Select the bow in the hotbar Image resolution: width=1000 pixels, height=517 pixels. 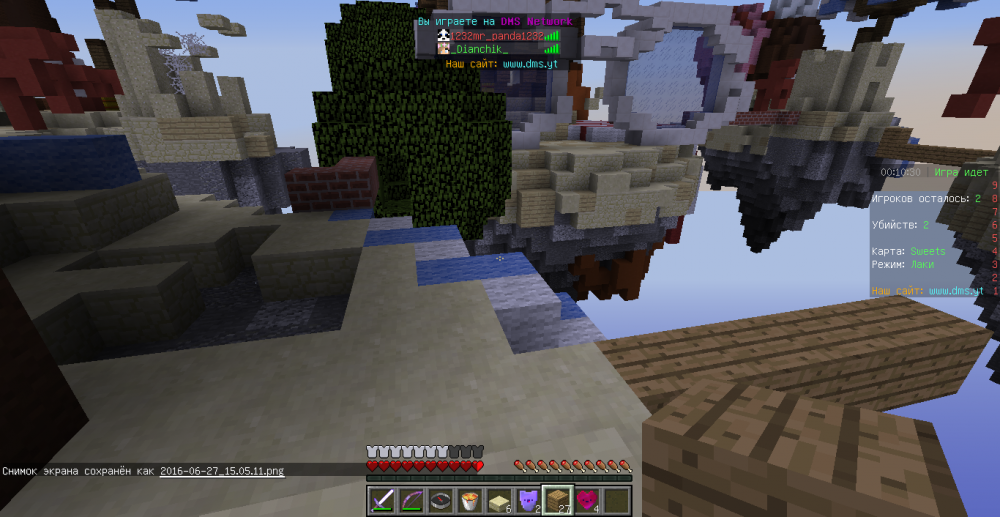coord(410,501)
